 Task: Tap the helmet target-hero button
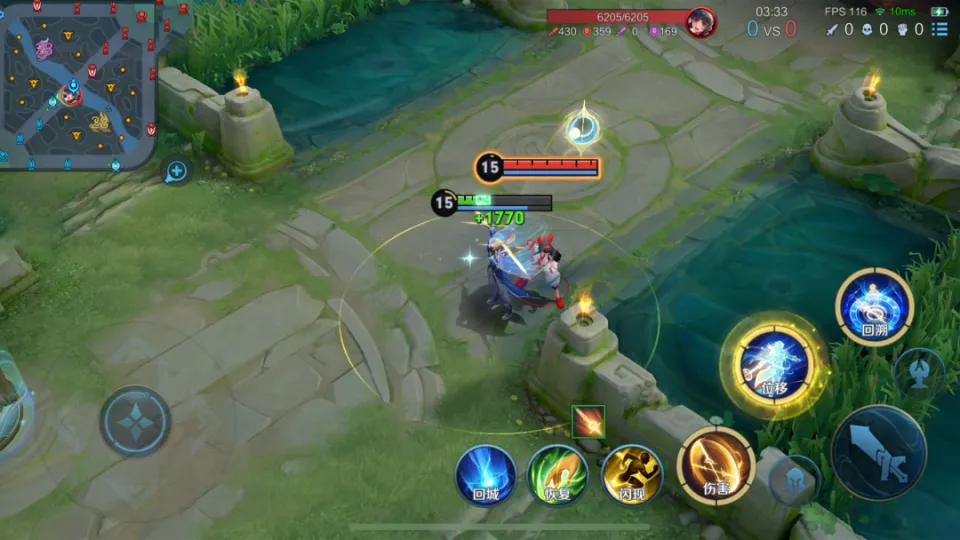[x=795, y=478]
